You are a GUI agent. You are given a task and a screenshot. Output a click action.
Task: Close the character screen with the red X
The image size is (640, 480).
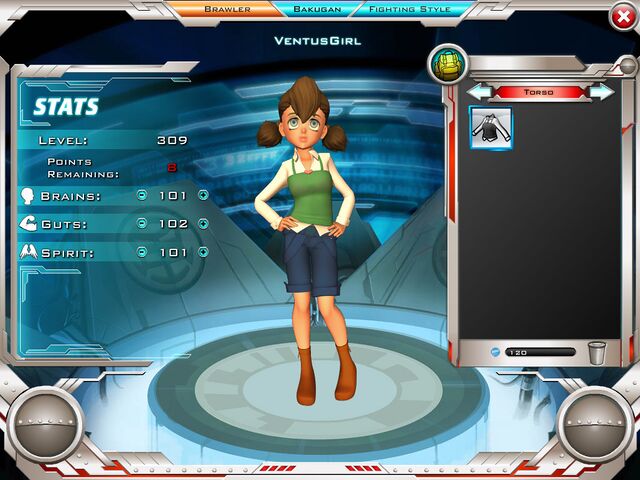(x=622, y=15)
